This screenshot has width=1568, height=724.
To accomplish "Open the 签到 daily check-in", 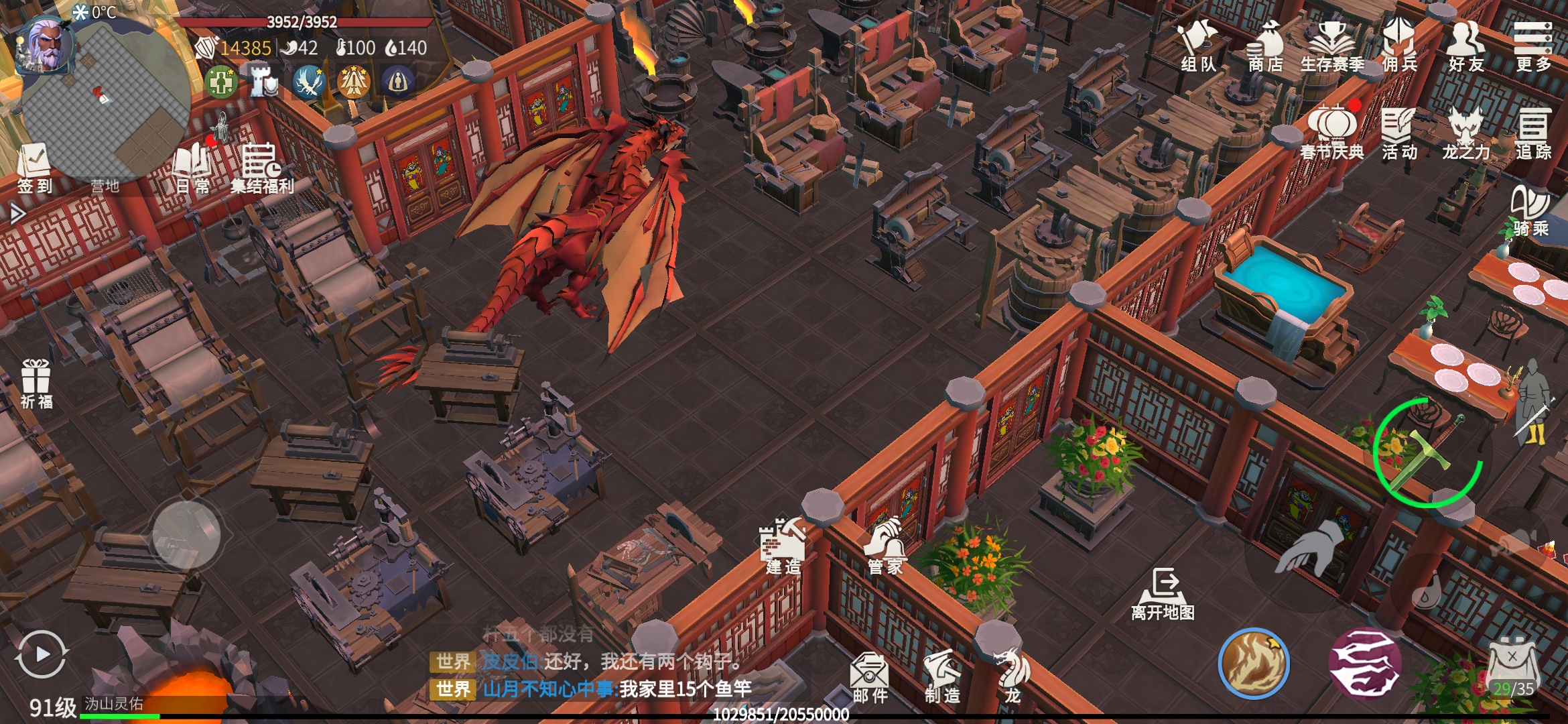I will tap(35, 168).
